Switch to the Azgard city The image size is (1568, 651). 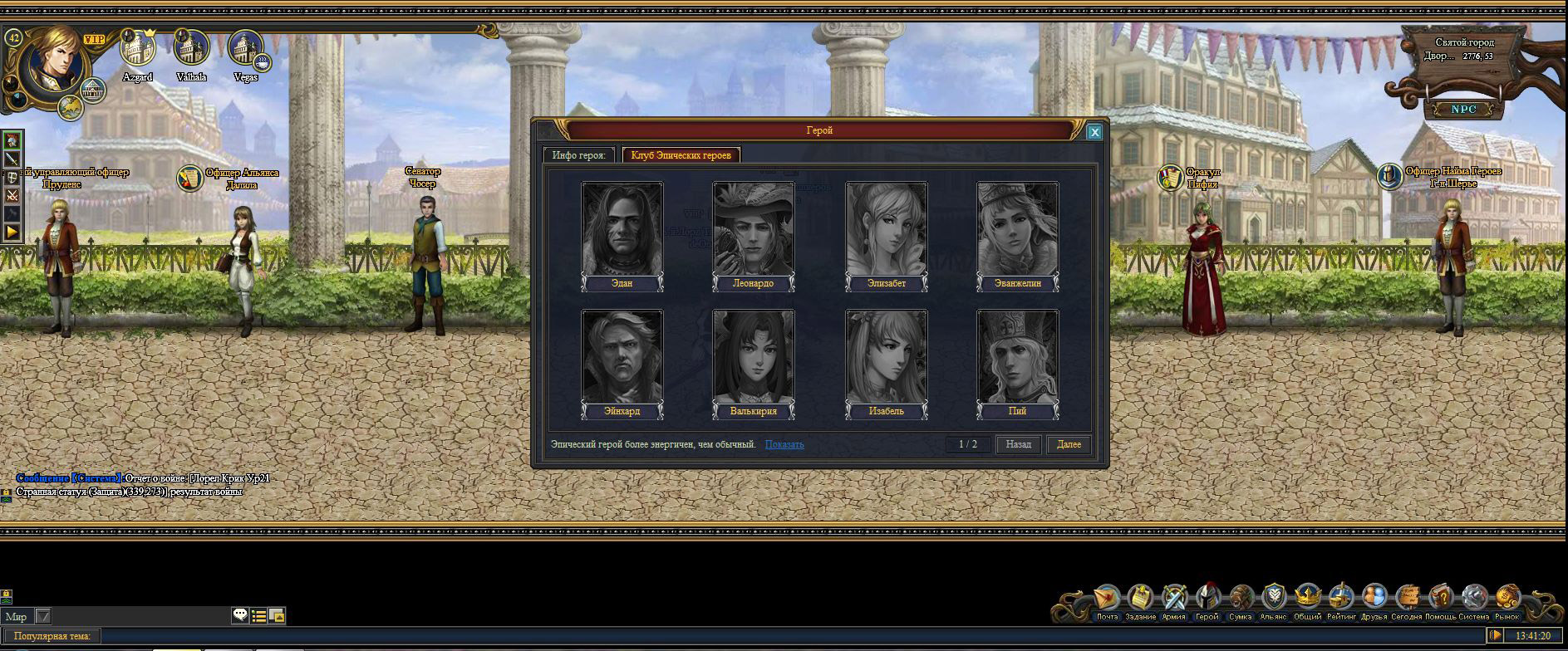[138, 51]
